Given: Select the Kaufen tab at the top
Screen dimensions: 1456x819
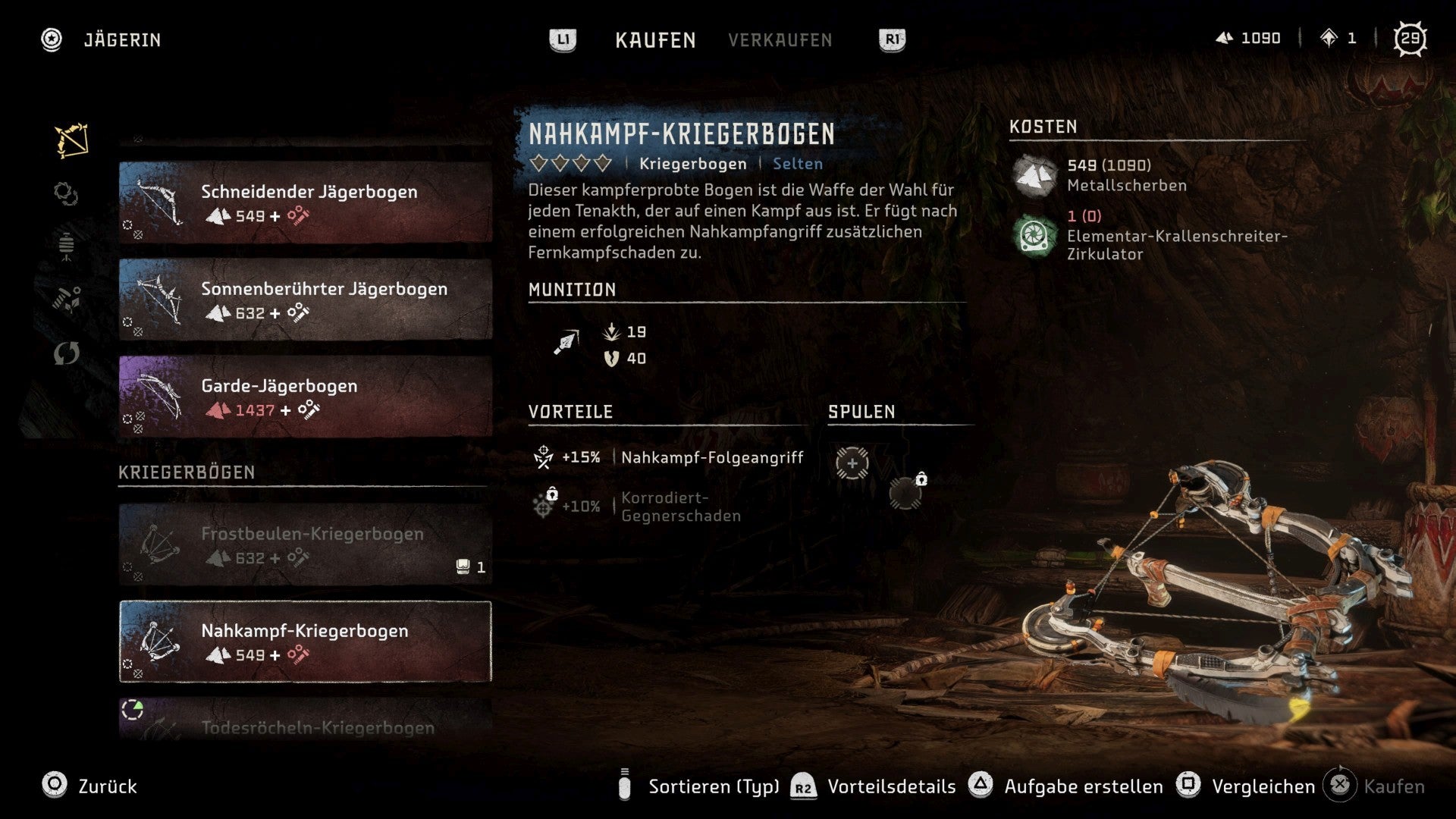Looking at the screenshot, I should coord(654,40).
